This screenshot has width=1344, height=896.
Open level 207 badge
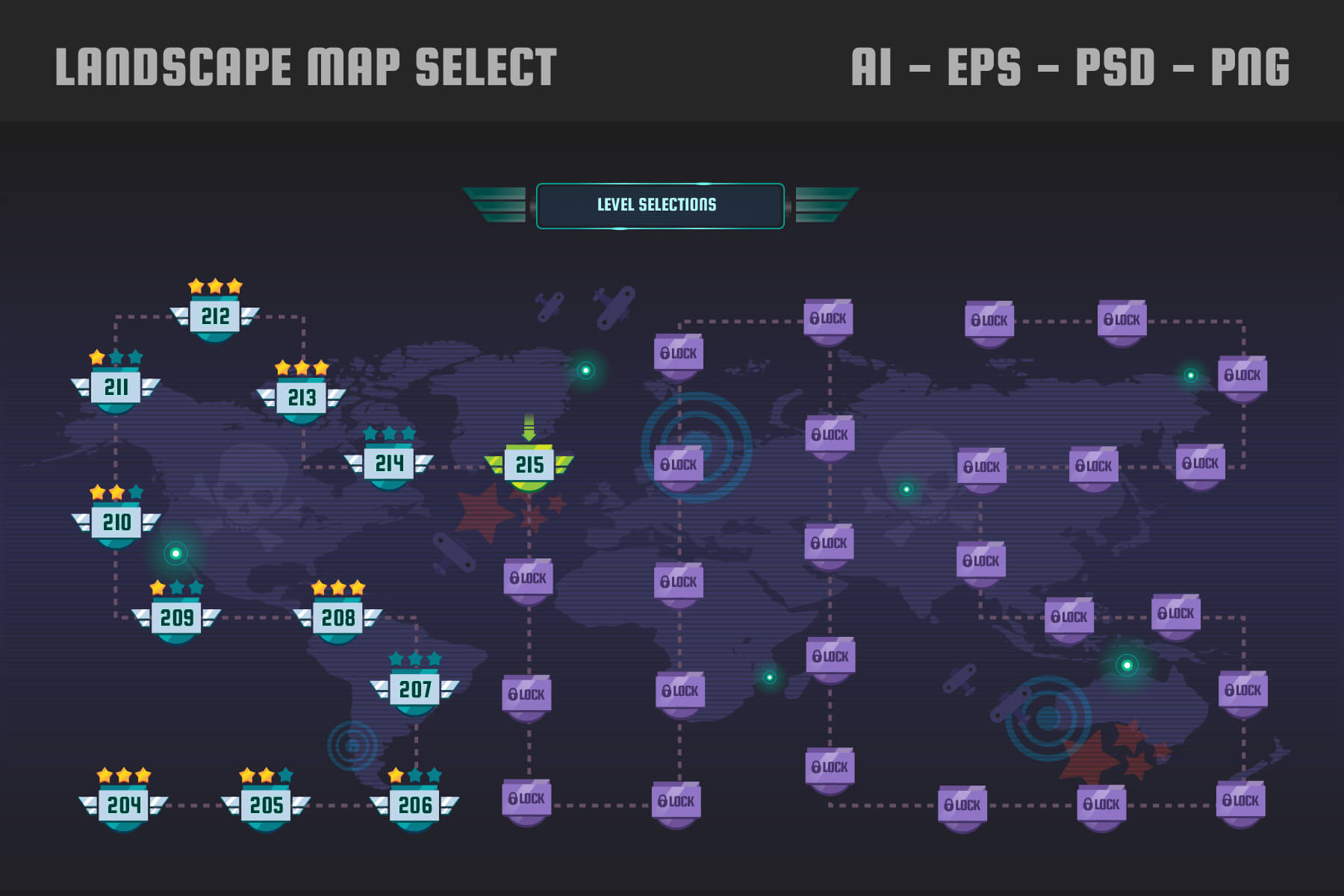coord(415,689)
